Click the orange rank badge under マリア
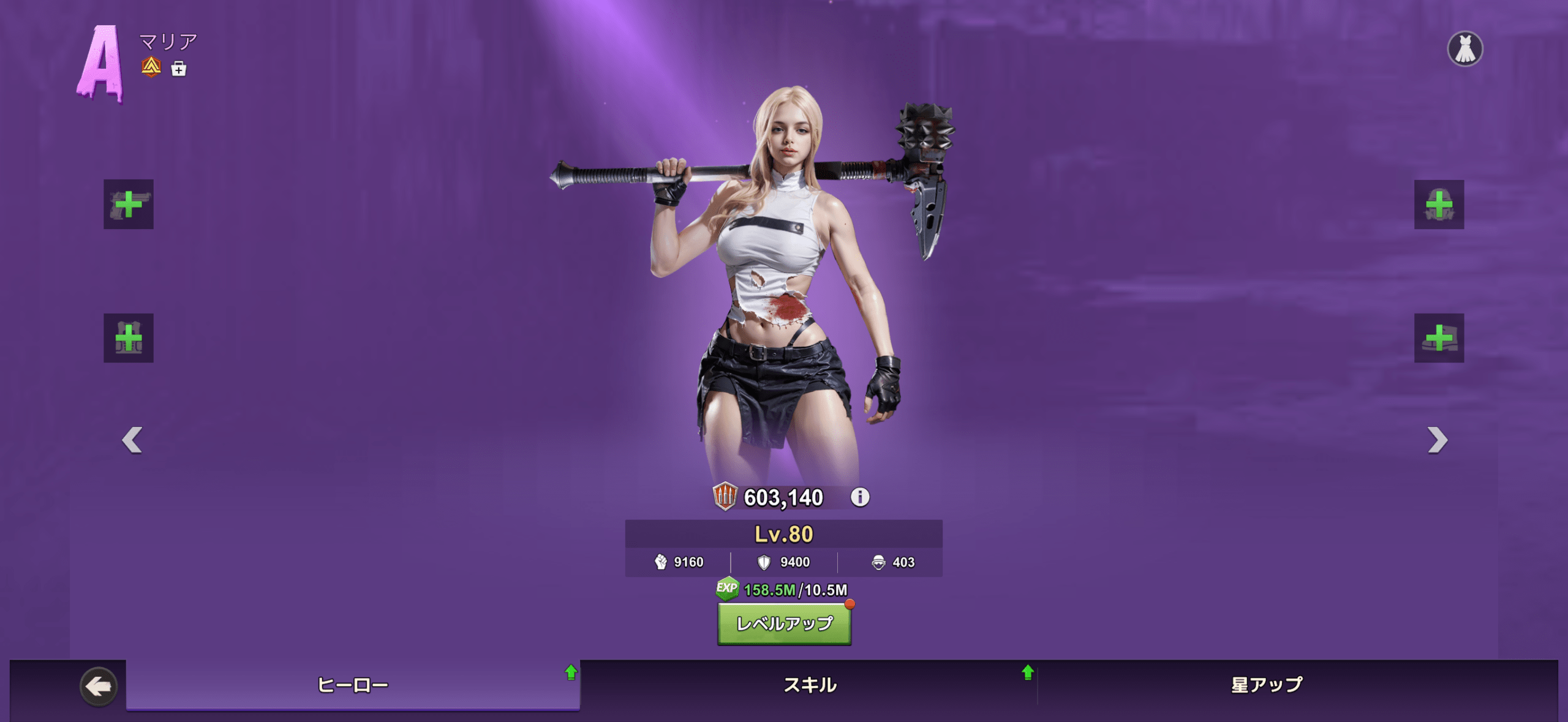Screen dimensions: 1568x722 [x=151, y=67]
